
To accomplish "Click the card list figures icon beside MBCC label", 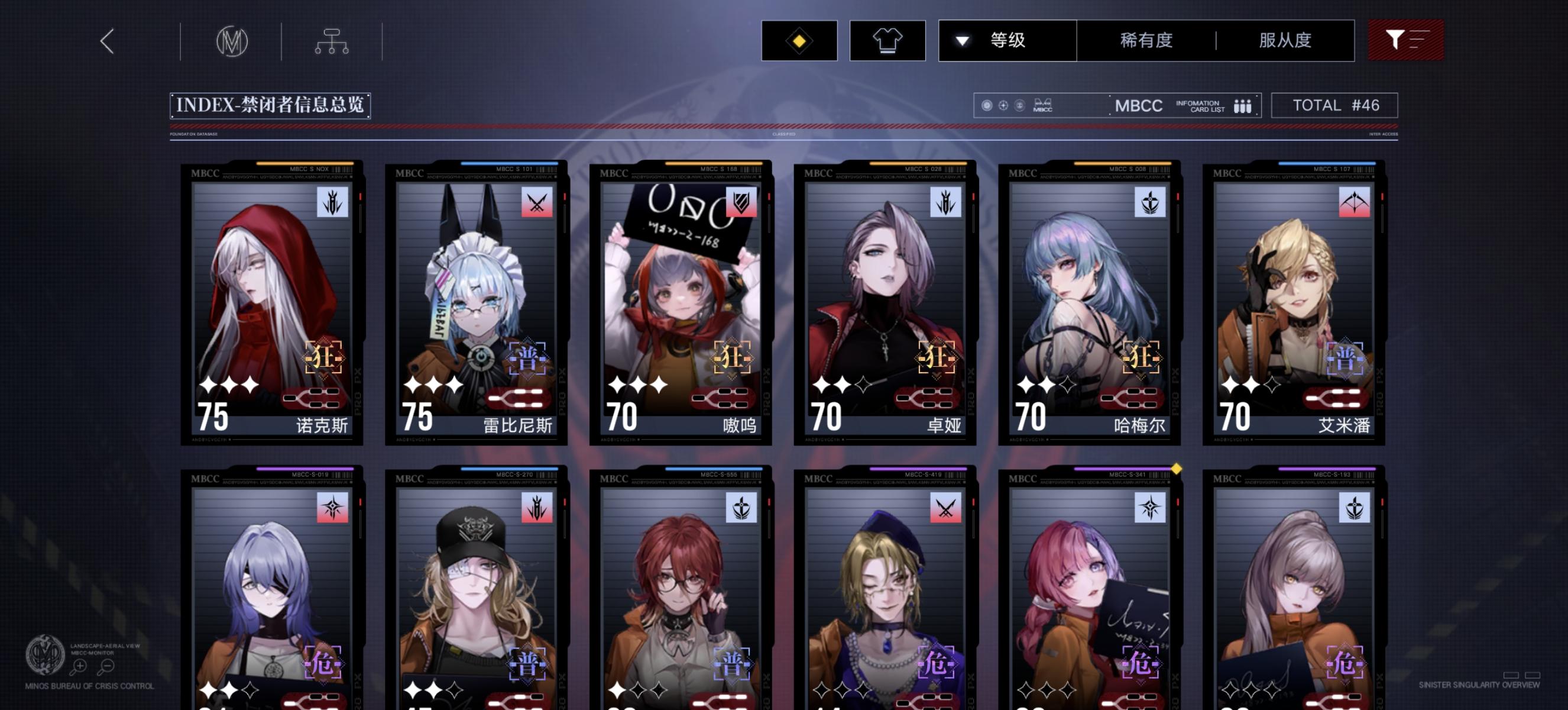I will pos(1243,105).
